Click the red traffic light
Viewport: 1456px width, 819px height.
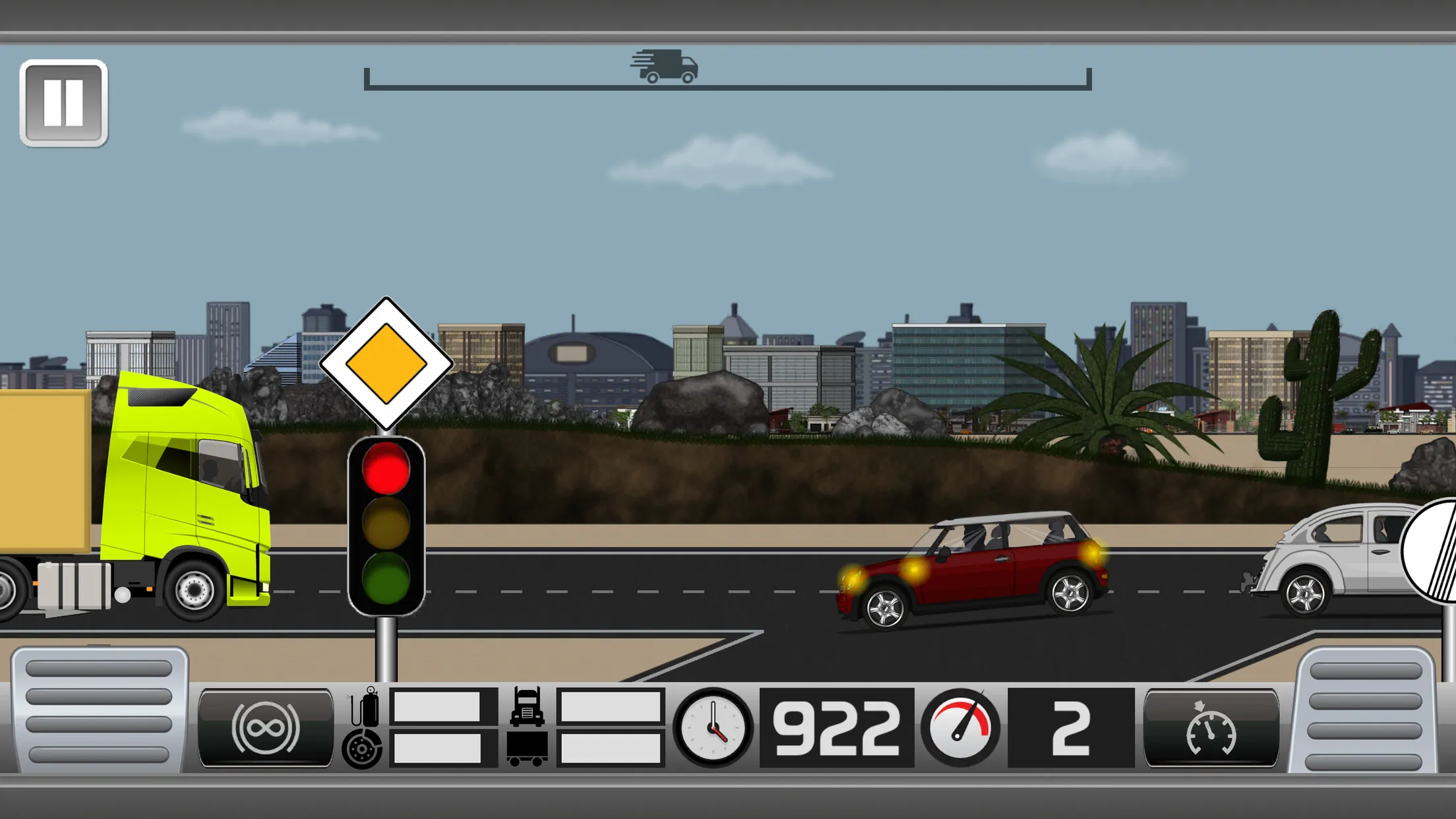point(384,470)
